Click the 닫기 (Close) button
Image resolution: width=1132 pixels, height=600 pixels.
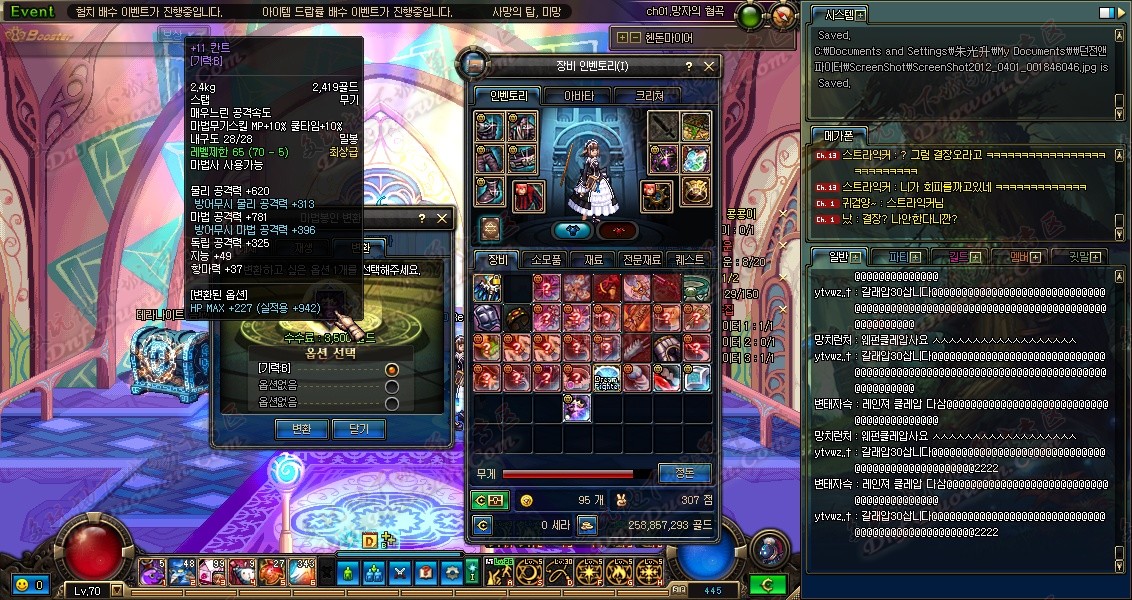(357, 429)
